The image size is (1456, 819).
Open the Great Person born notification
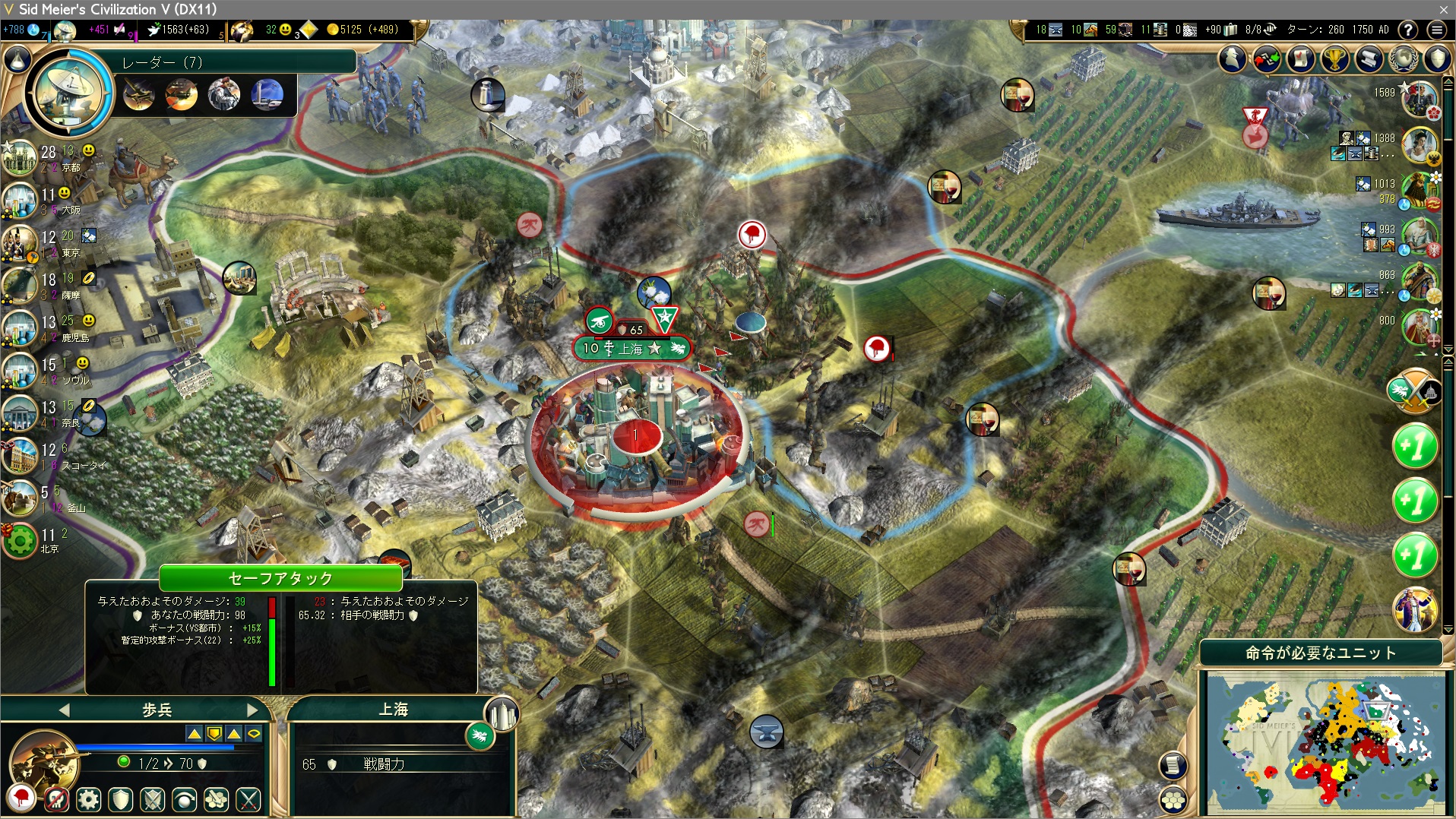pyautogui.click(x=1414, y=609)
